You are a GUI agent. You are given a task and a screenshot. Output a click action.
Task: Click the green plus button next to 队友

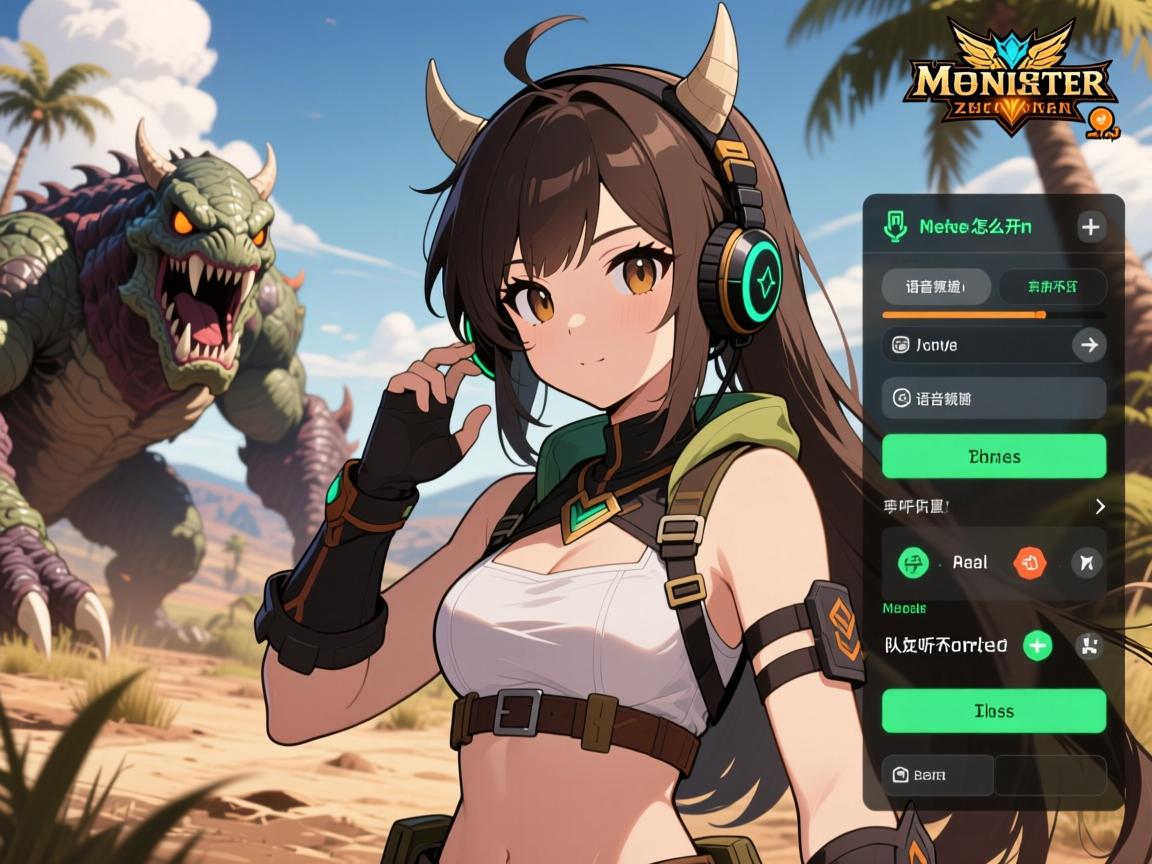pos(1038,646)
